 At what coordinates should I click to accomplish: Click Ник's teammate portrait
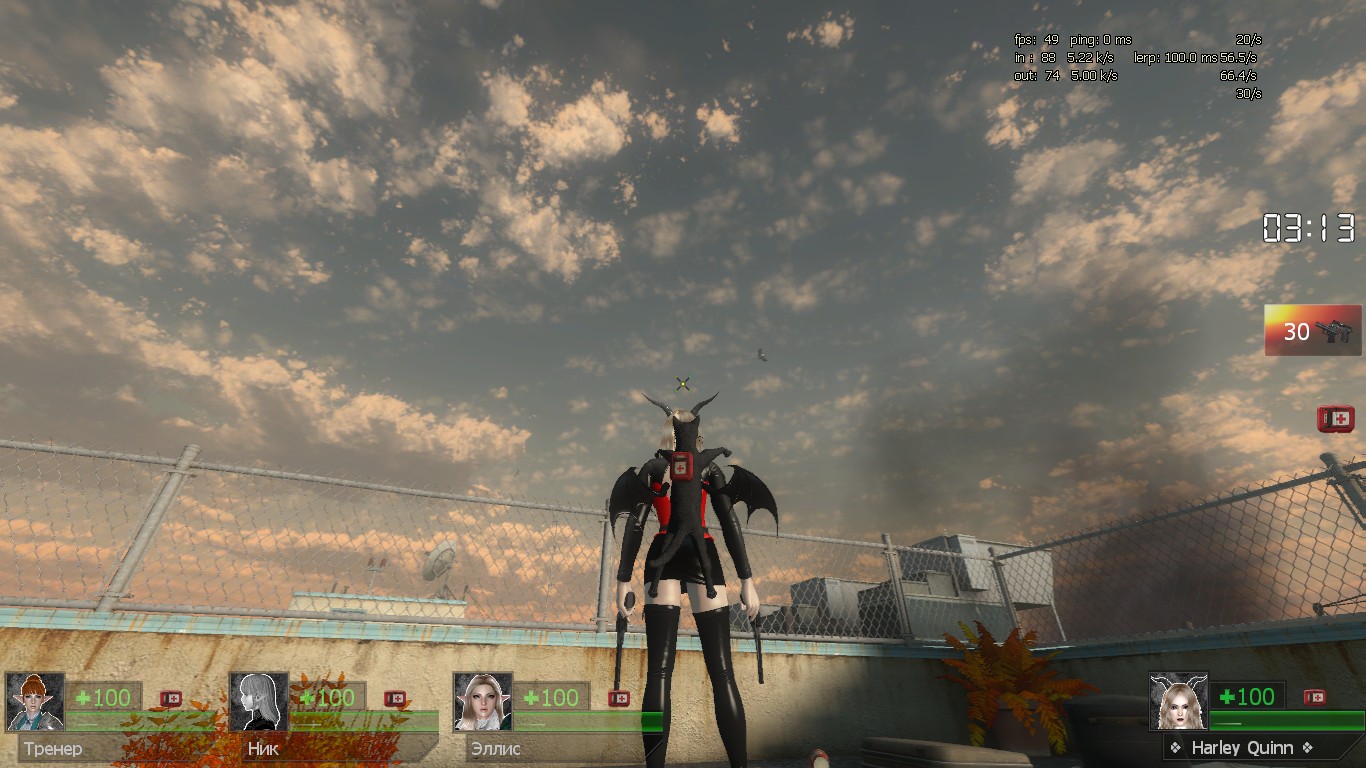[259, 701]
